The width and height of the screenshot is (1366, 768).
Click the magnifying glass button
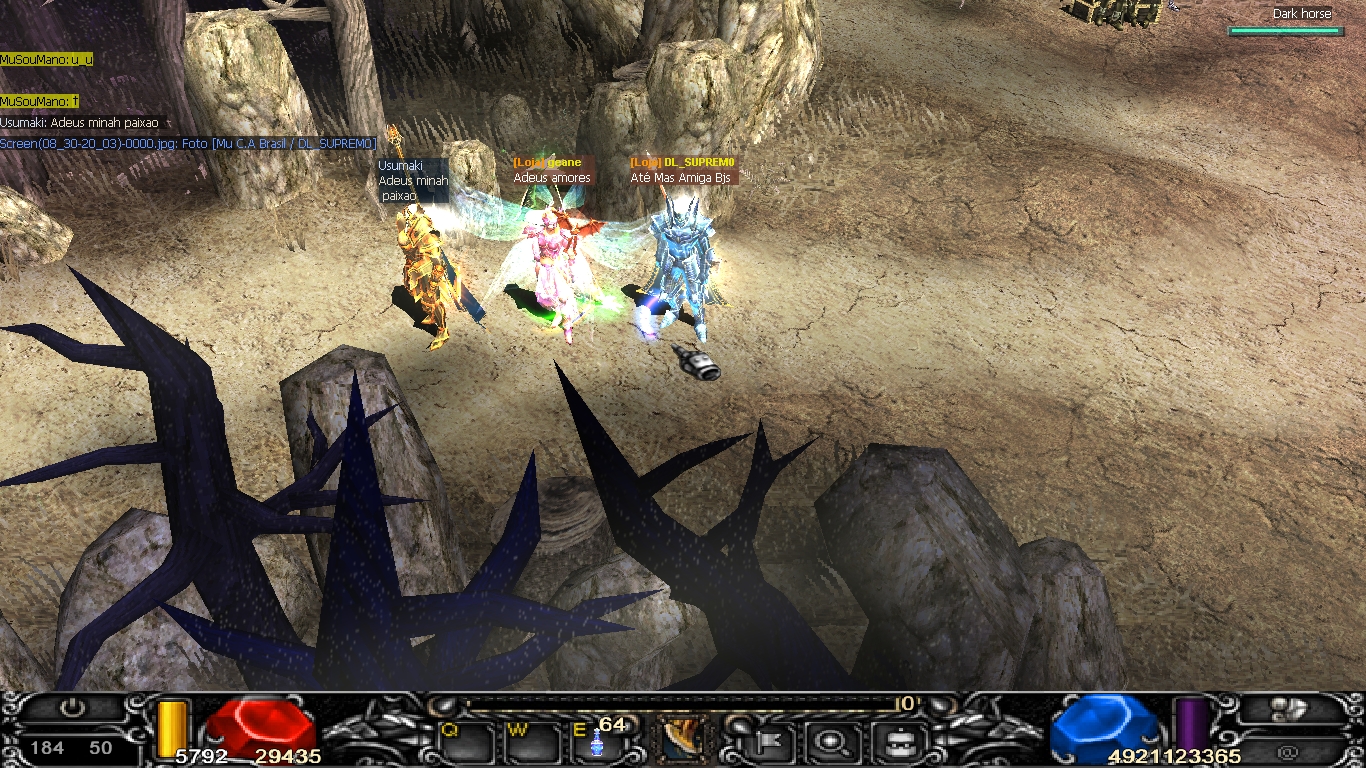[830, 742]
